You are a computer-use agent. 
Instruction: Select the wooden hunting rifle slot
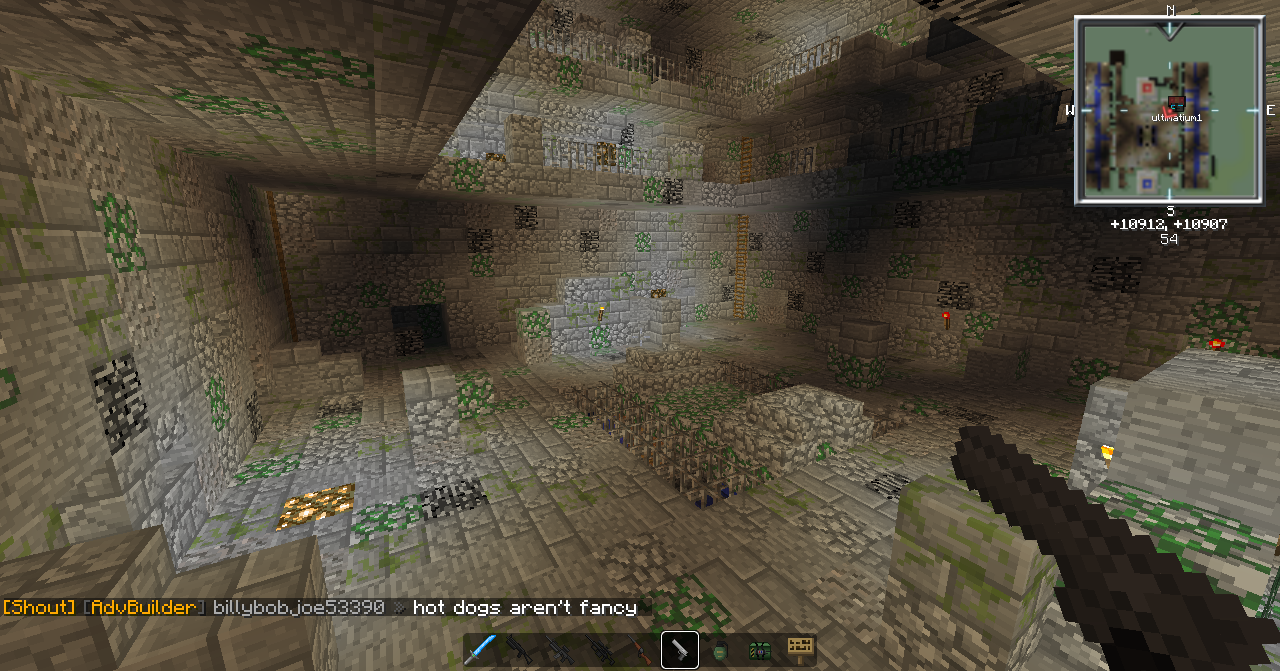click(639, 650)
